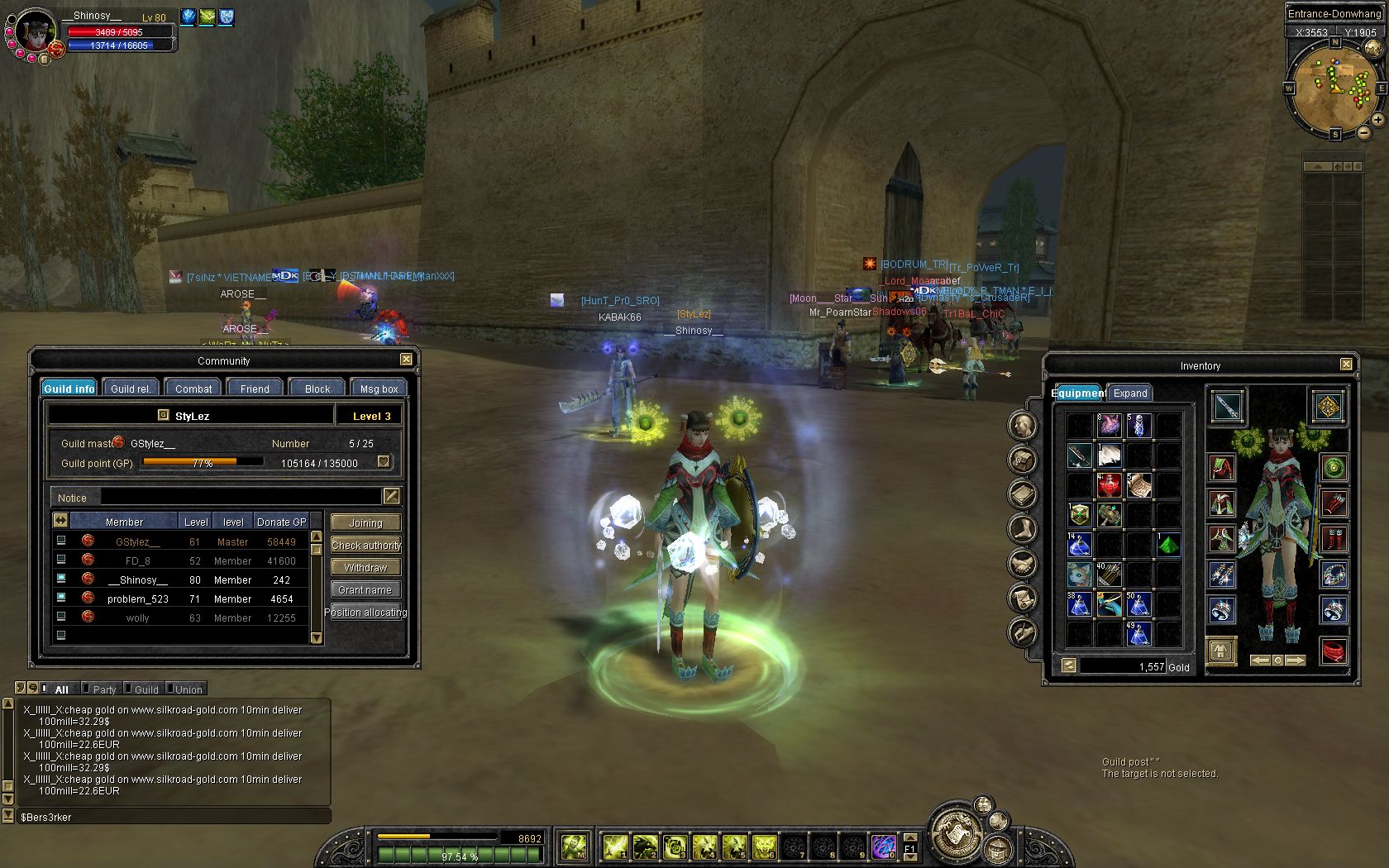Click the Joining button
The image size is (1389, 868).
click(x=365, y=522)
